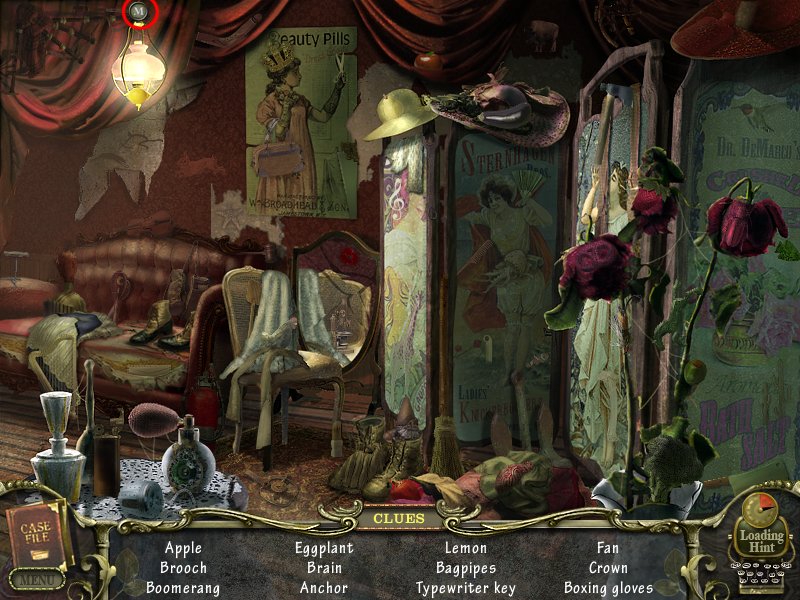Pick Boomerang in the clue list
This screenshot has height=600, width=800.
coord(183,588)
